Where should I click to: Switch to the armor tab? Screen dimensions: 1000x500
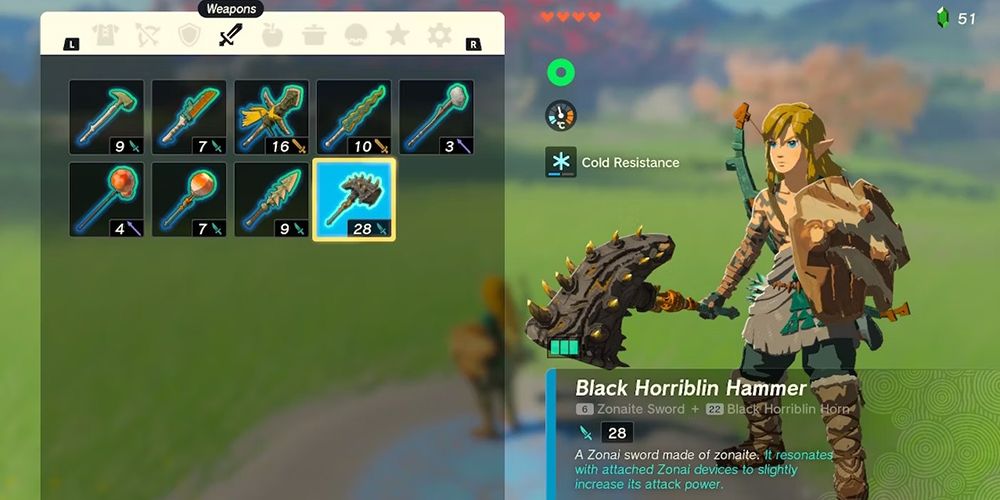[105, 37]
